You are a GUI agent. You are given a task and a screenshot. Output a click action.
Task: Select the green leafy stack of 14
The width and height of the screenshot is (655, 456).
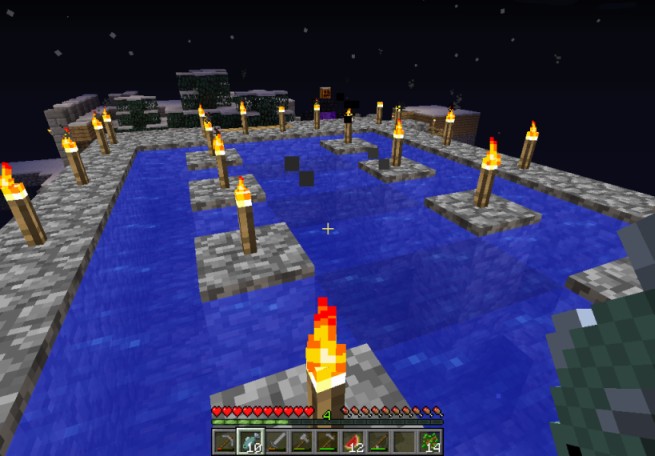[x=431, y=441]
